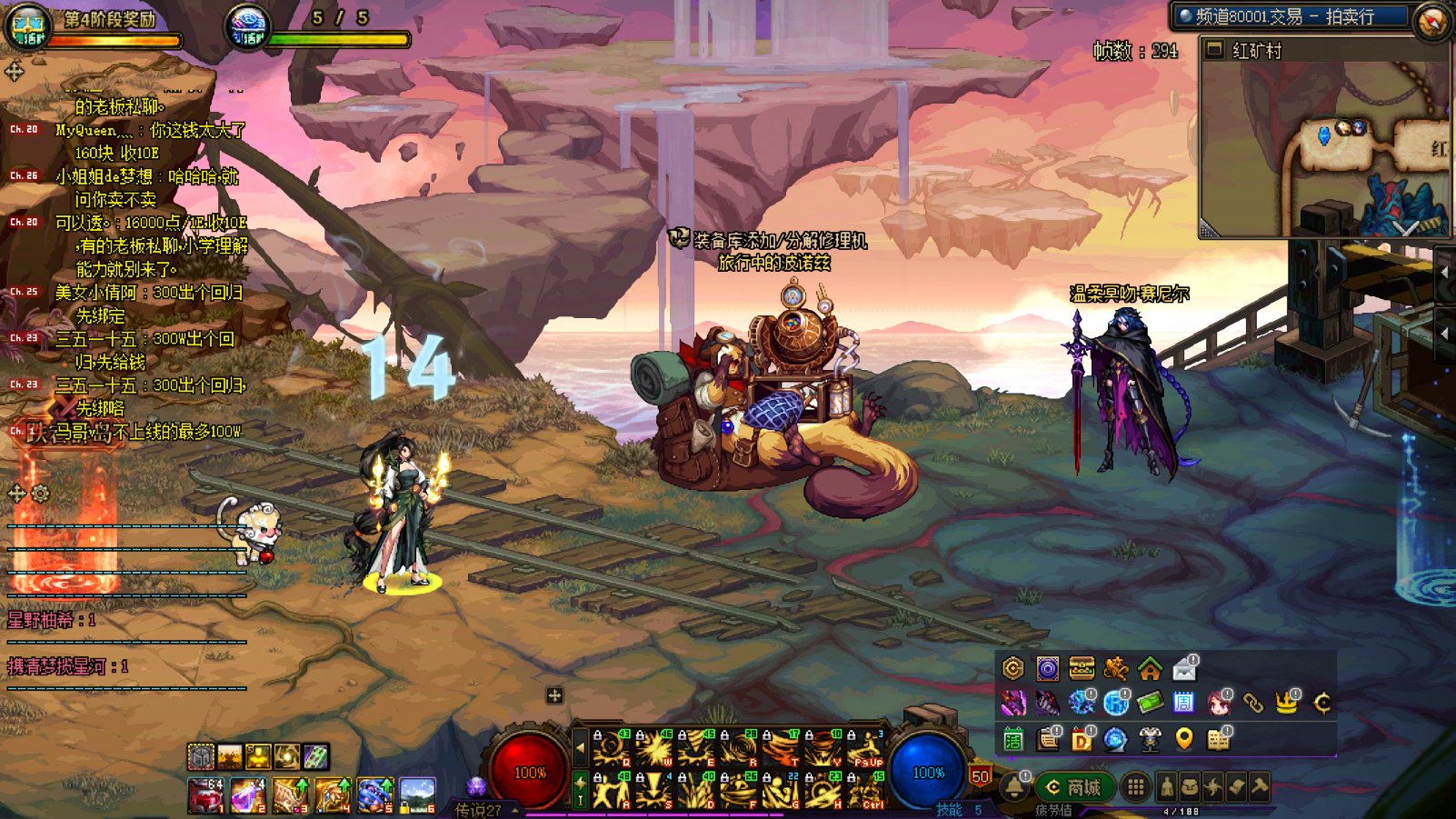
Task: Activate the skill bound to Ctrl
Action: 865,791
